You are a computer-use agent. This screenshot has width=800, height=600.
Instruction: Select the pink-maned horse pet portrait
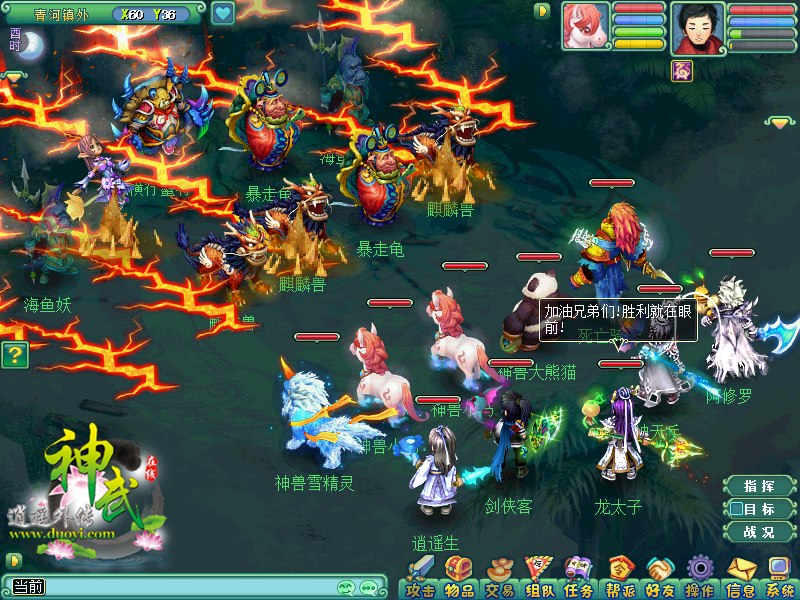pyautogui.click(x=585, y=25)
